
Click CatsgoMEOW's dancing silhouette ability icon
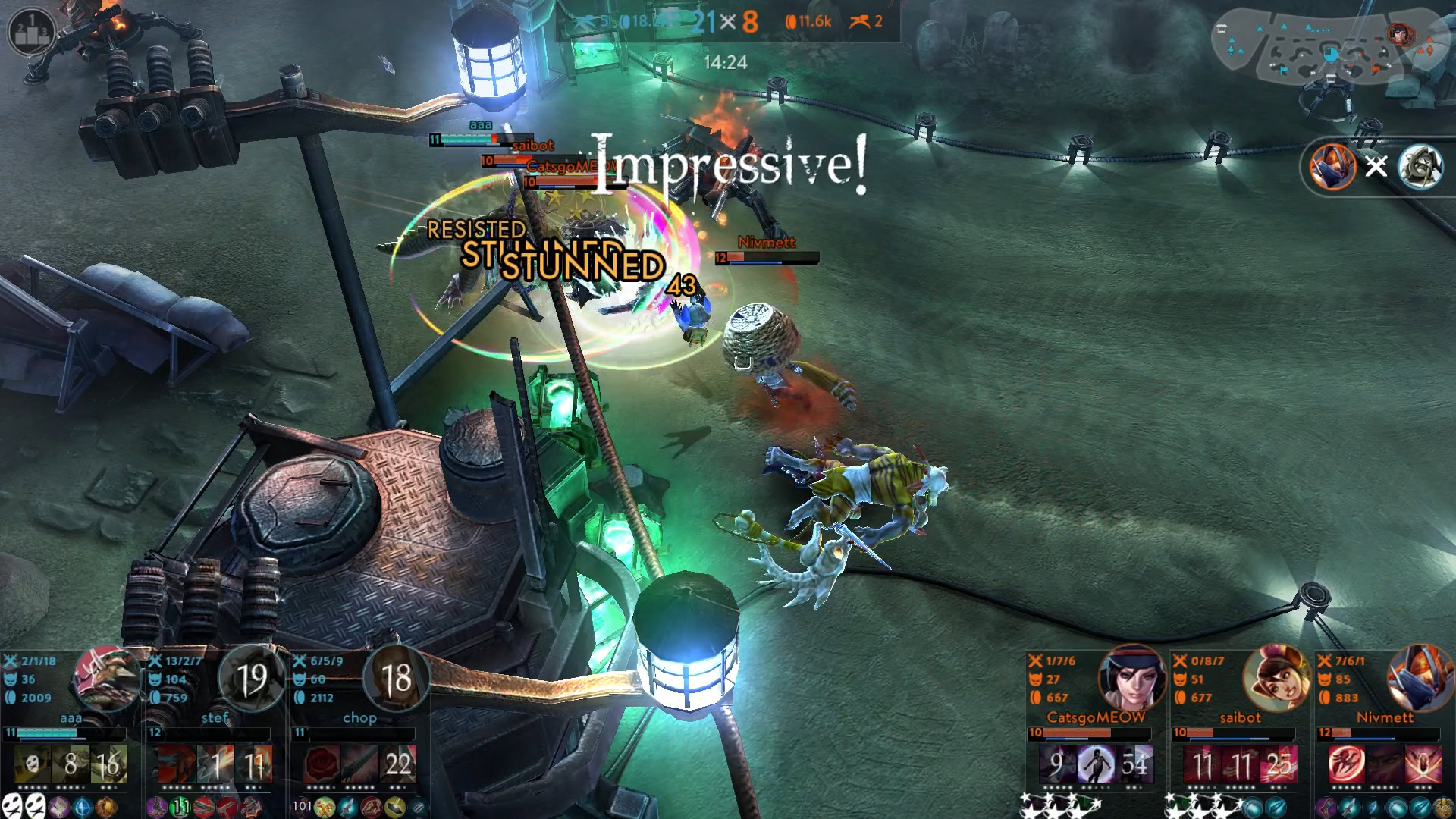point(1095,764)
